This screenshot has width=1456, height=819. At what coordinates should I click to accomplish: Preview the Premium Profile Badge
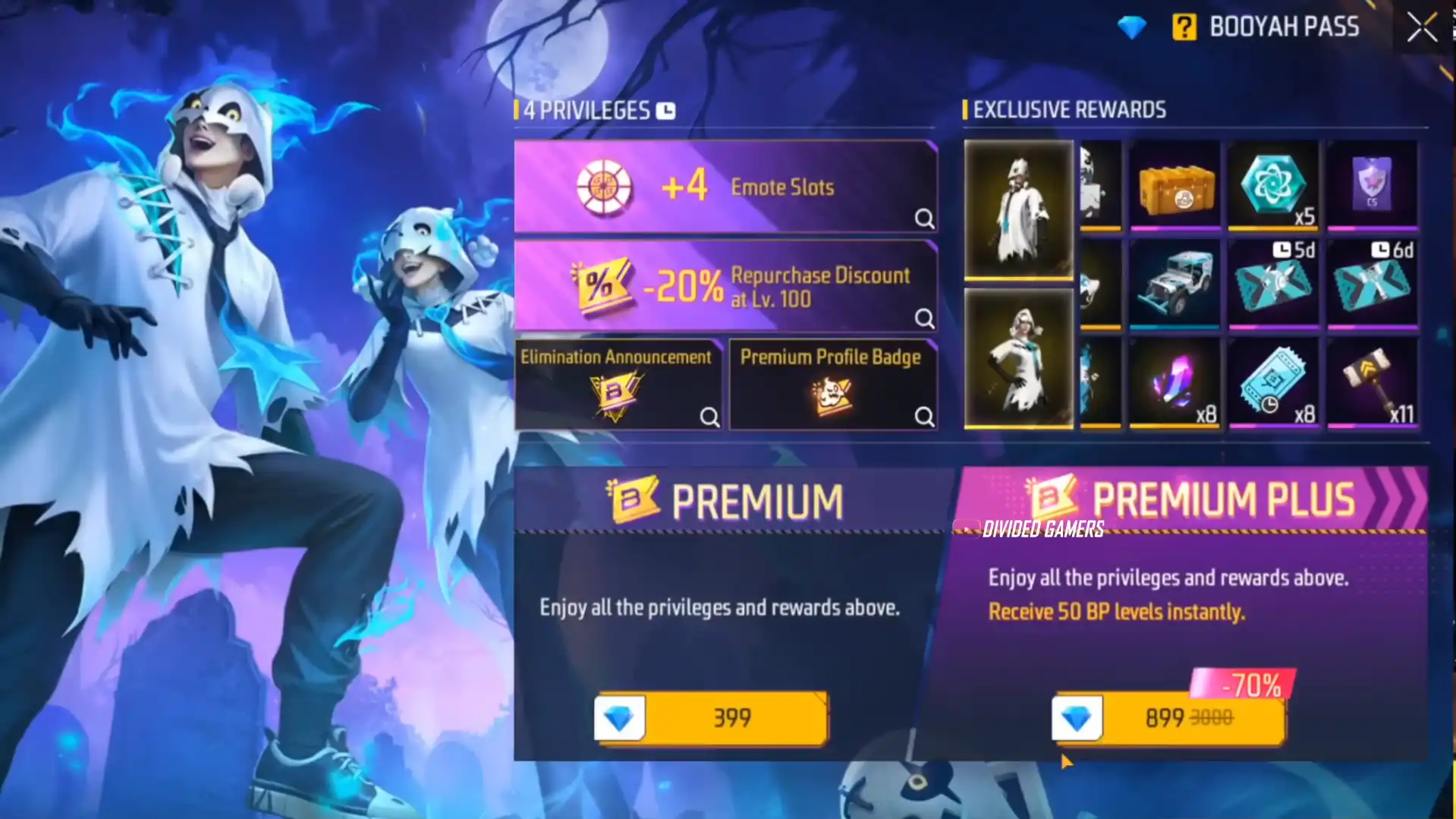point(923,416)
